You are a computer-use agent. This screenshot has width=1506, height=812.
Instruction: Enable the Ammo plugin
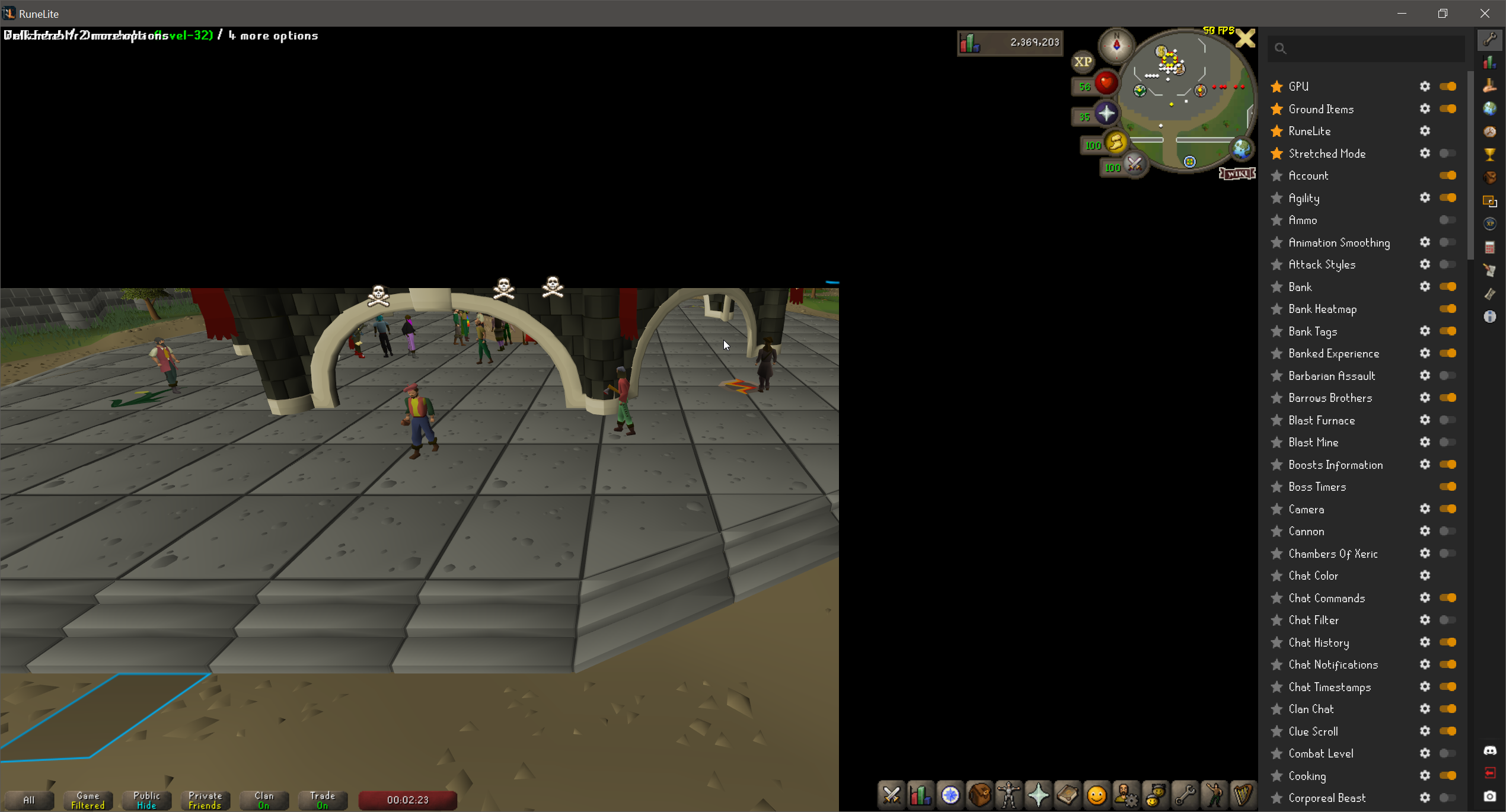[1447, 220]
